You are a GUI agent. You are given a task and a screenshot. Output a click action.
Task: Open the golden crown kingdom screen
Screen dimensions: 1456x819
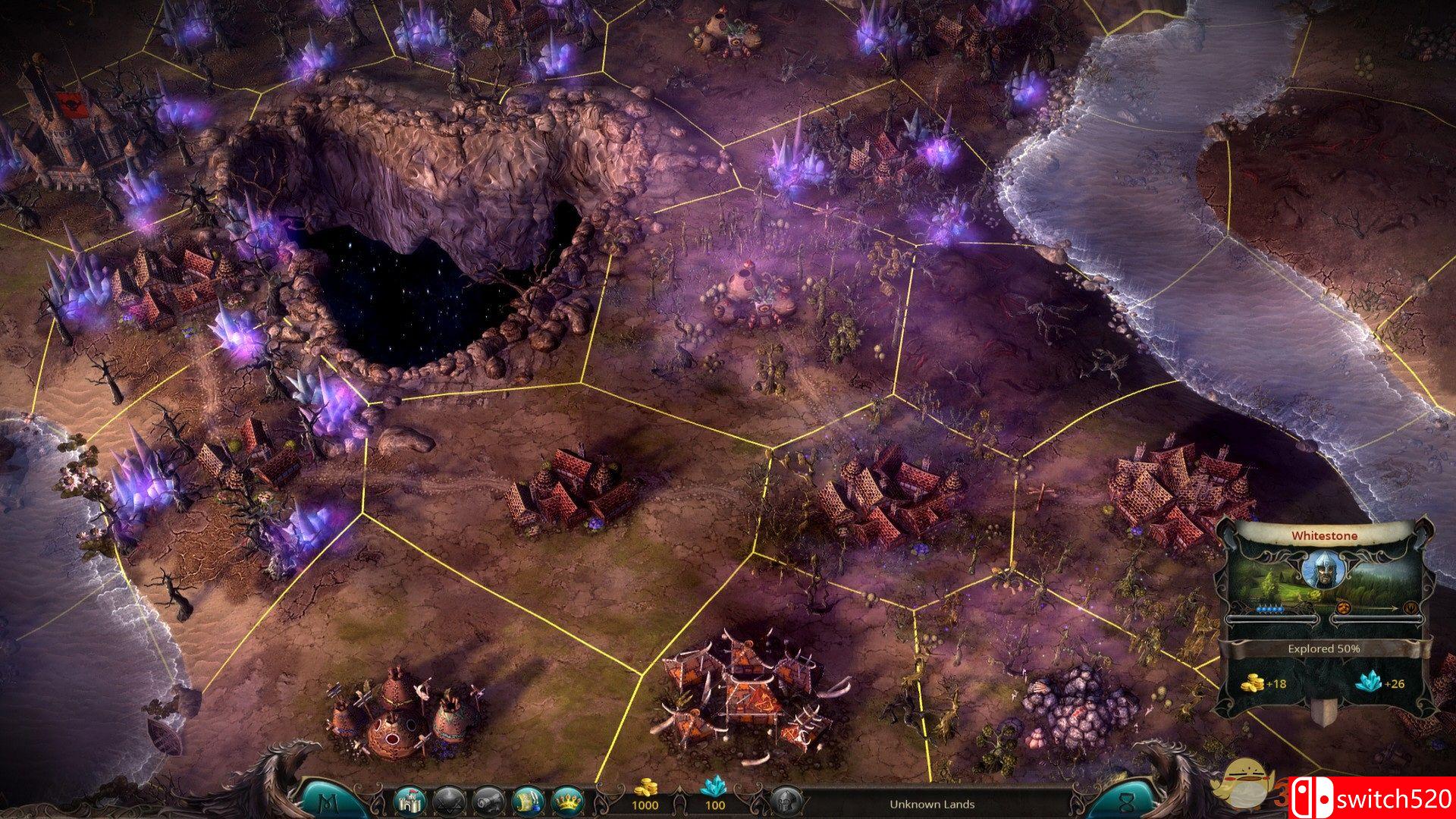pos(566,801)
